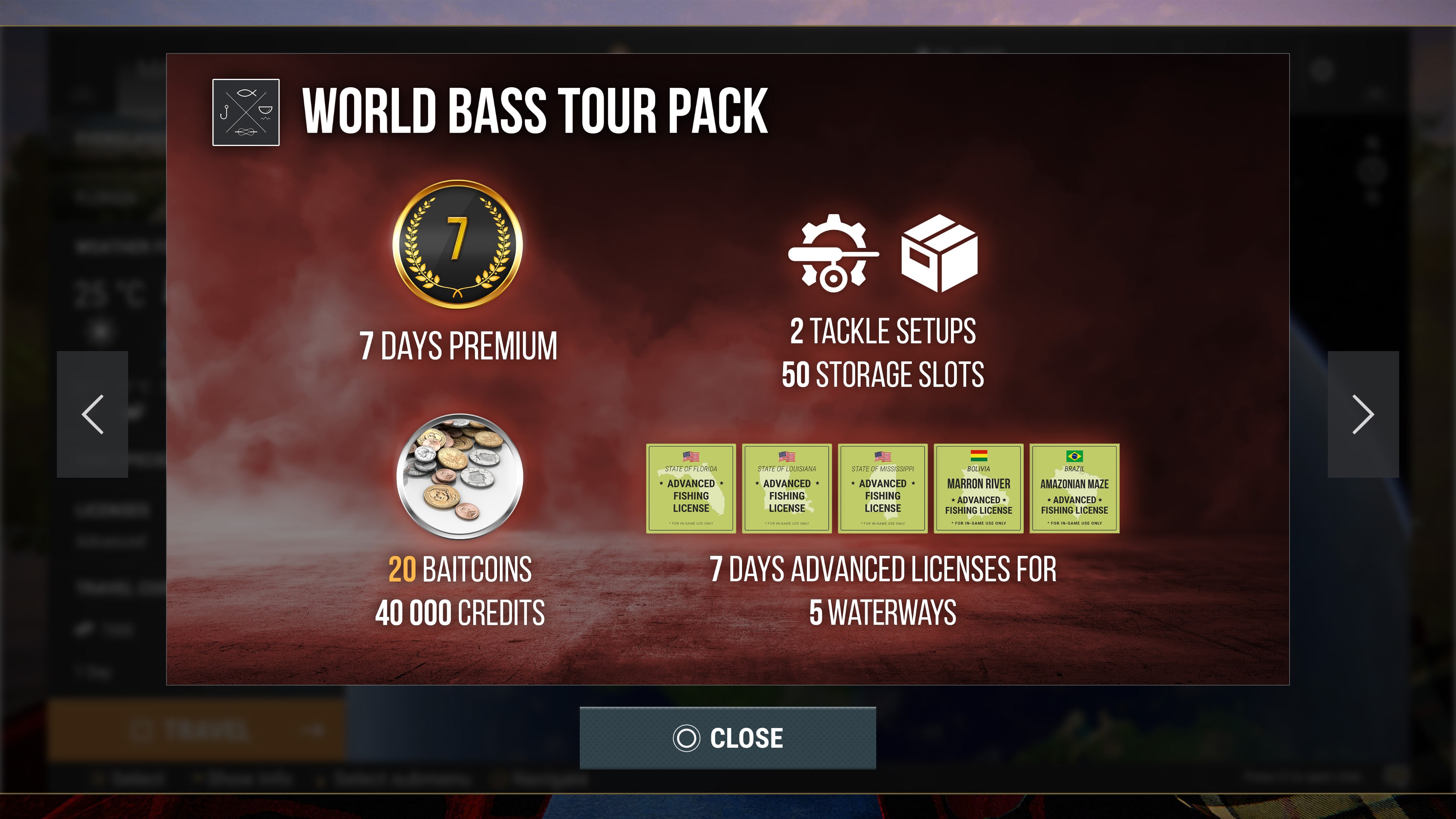Click the Baitcoins coin pile icon
This screenshot has width=1456, height=819.
(460, 476)
